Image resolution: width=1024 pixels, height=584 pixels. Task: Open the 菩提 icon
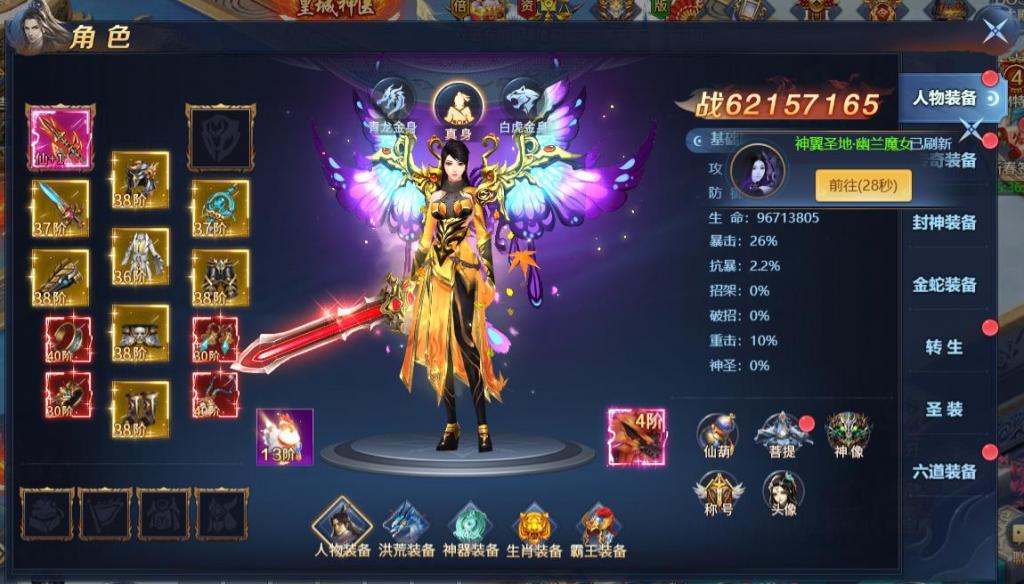[782, 434]
